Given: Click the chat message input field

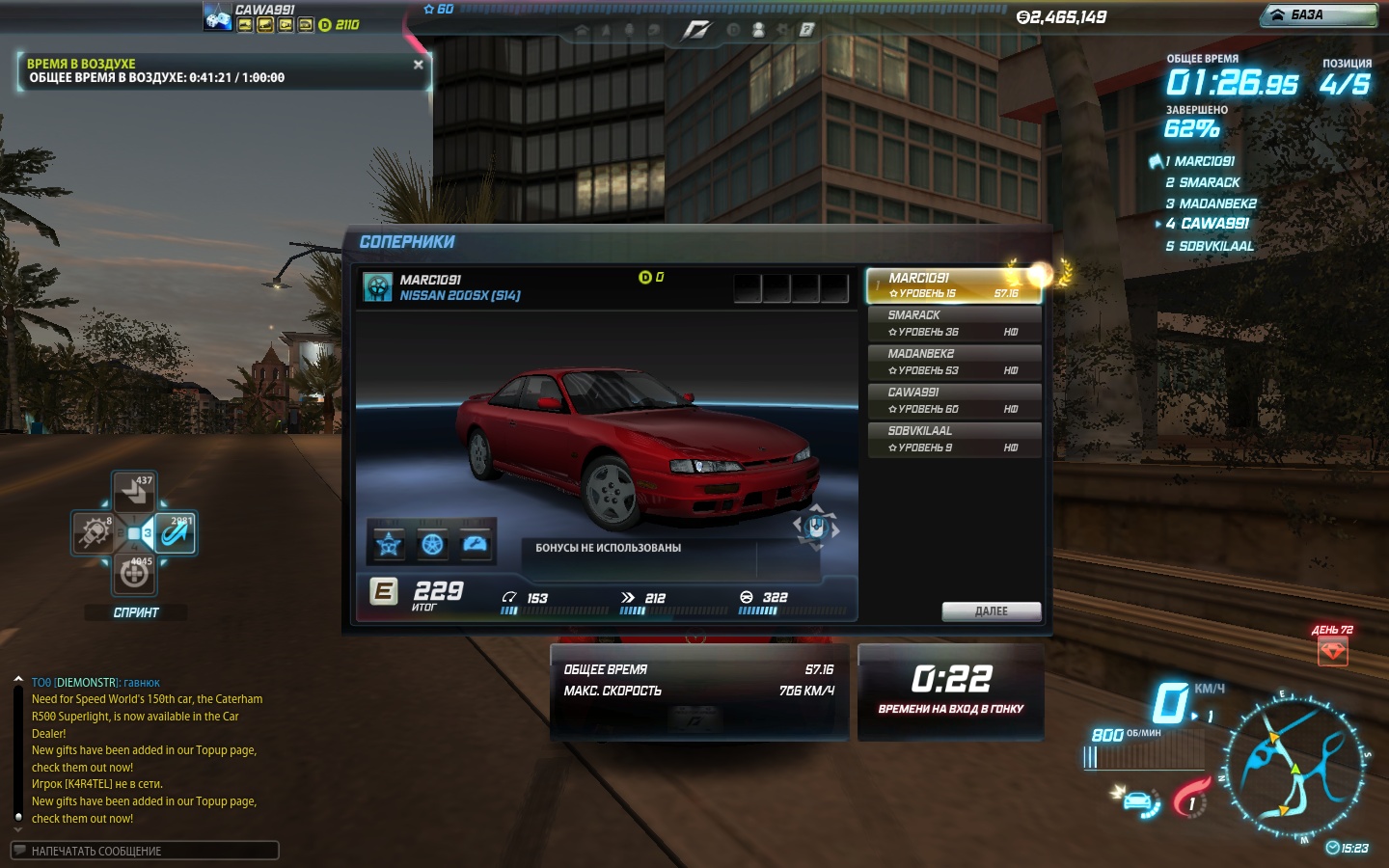Looking at the screenshot, I should click(x=145, y=851).
